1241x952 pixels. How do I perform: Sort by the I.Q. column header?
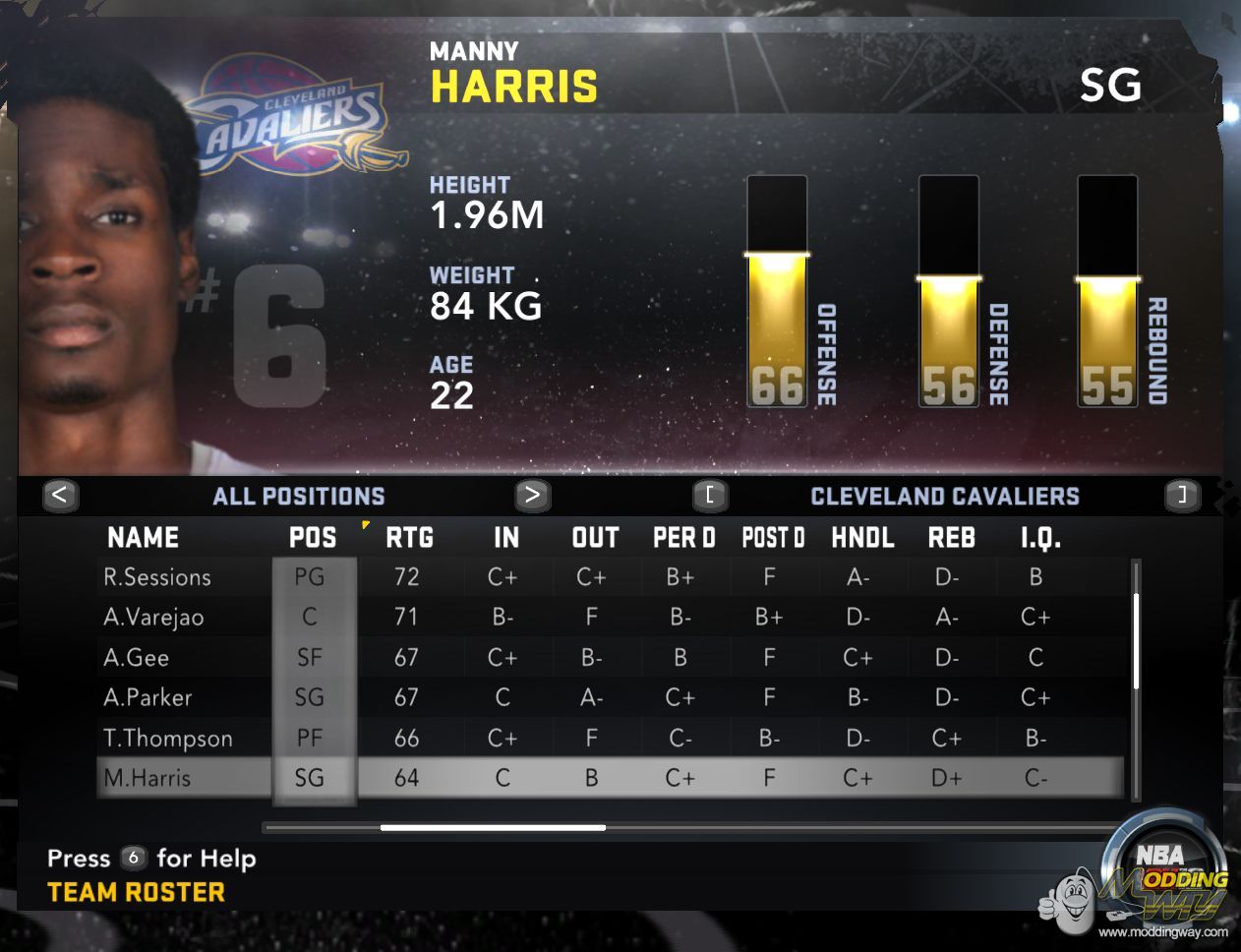click(x=1039, y=538)
